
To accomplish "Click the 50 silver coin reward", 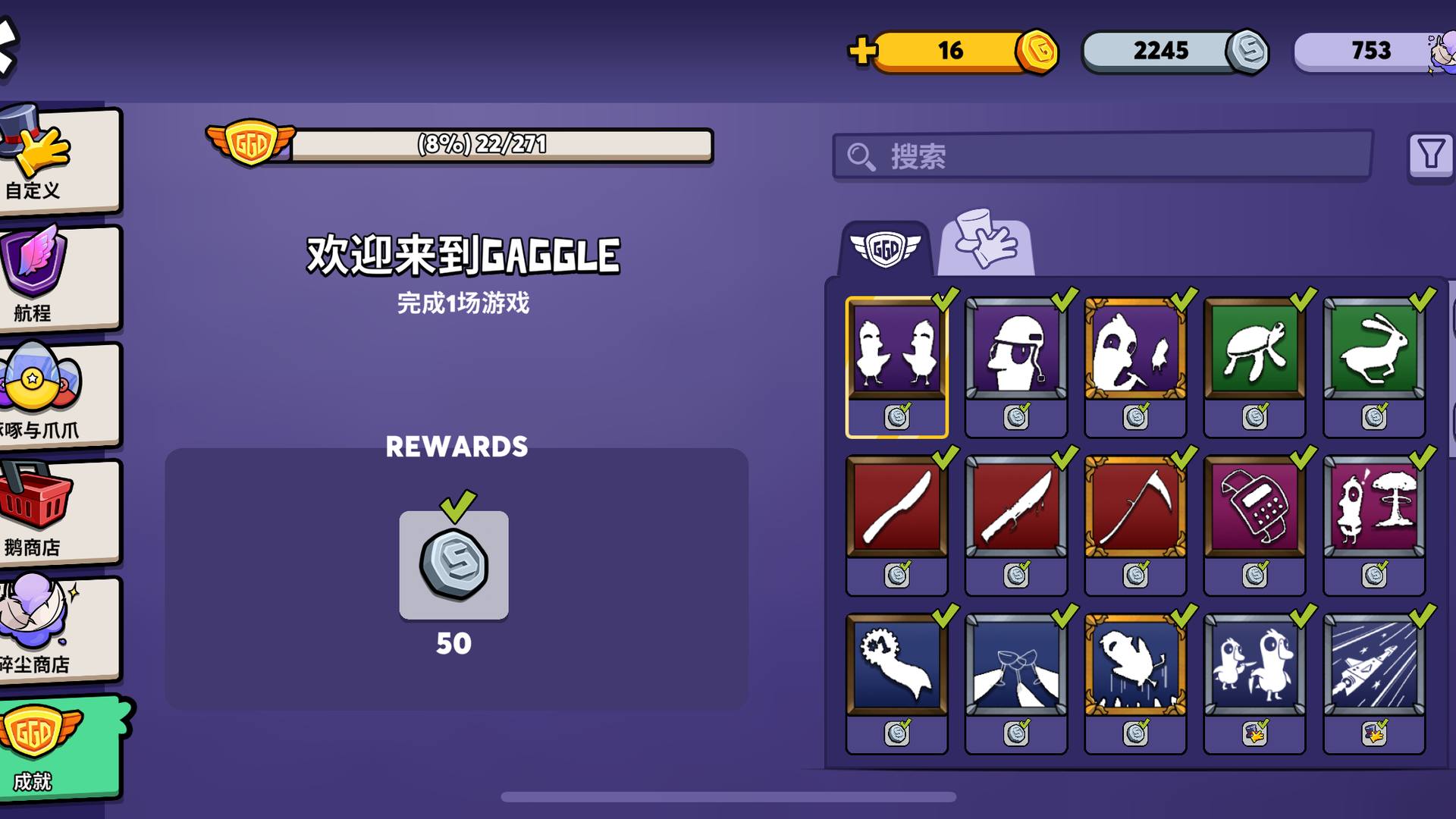I will coord(453,566).
